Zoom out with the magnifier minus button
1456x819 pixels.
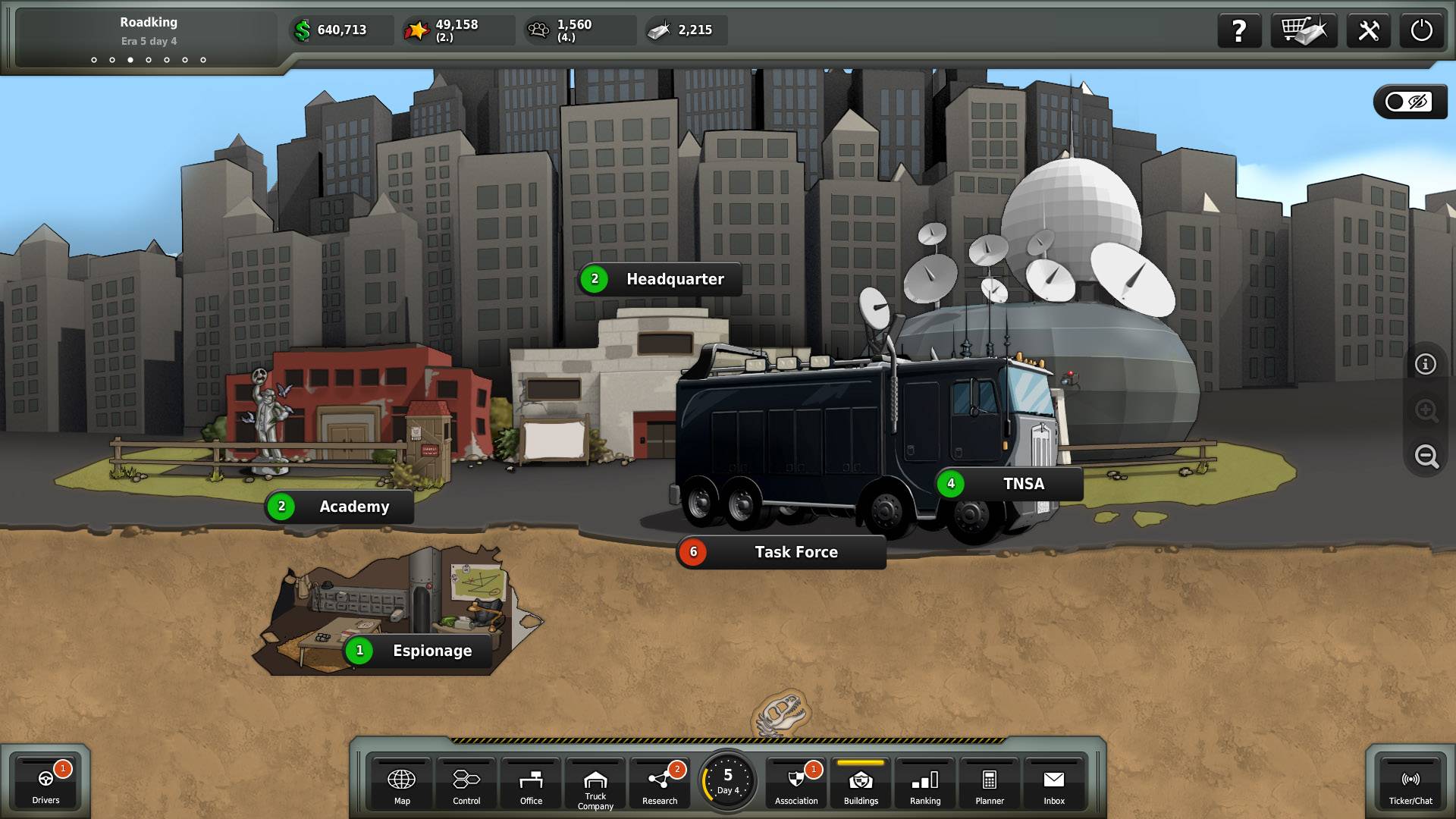(x=1426, y=456)
